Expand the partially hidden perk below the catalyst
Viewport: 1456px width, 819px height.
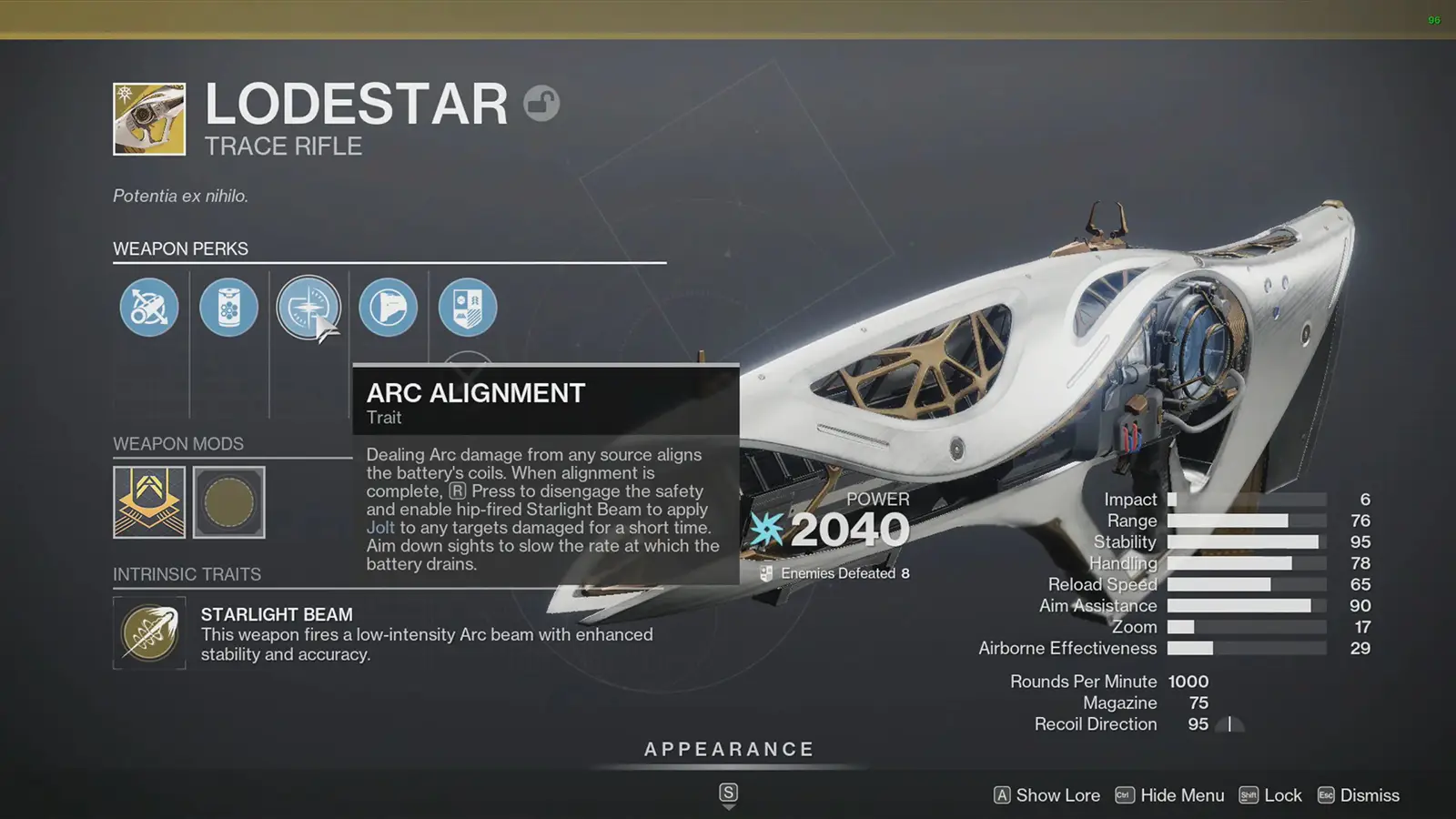(x=467, y=364)
